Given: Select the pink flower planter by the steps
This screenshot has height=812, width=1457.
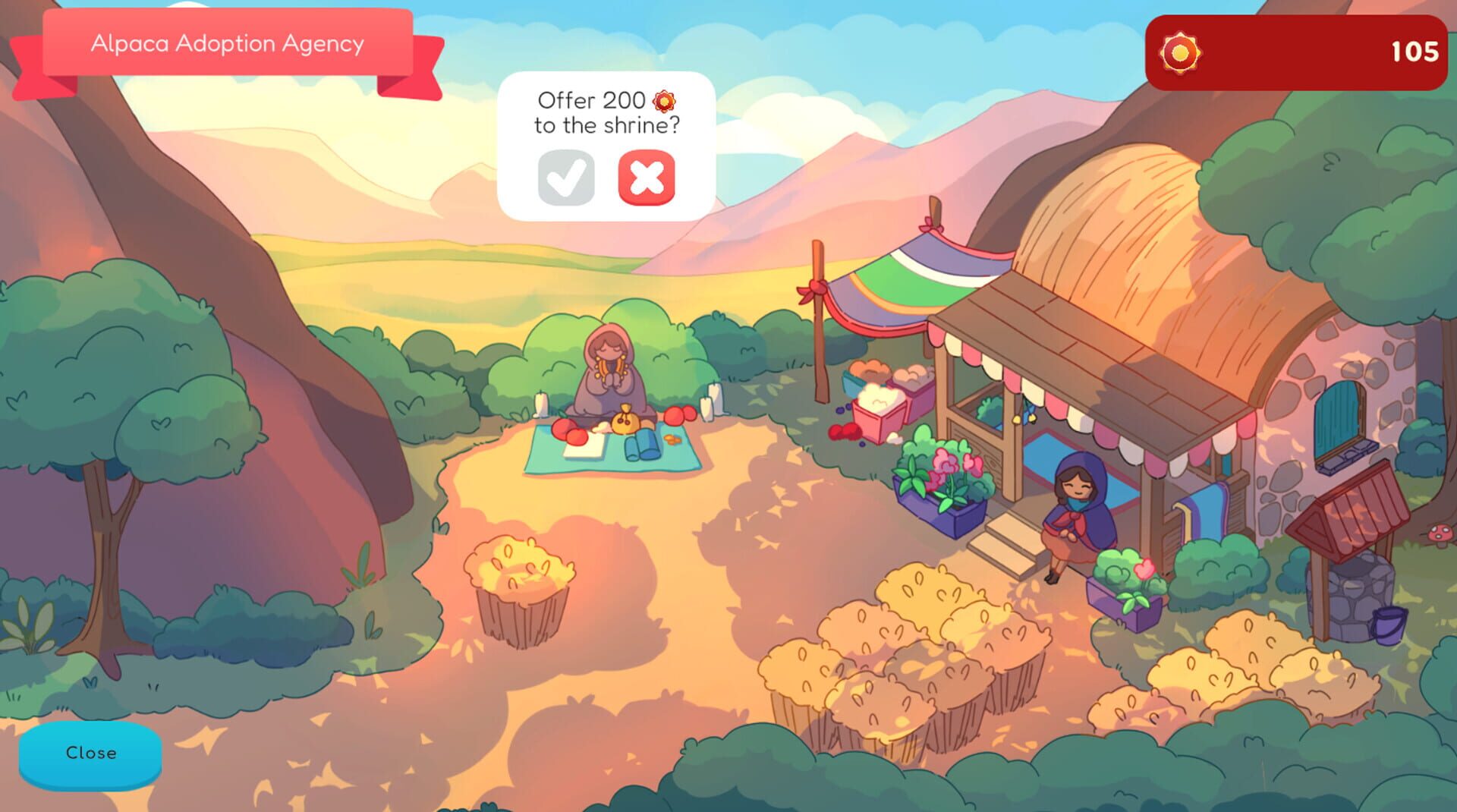Looking at the screenshot, I should coord(942,486).
